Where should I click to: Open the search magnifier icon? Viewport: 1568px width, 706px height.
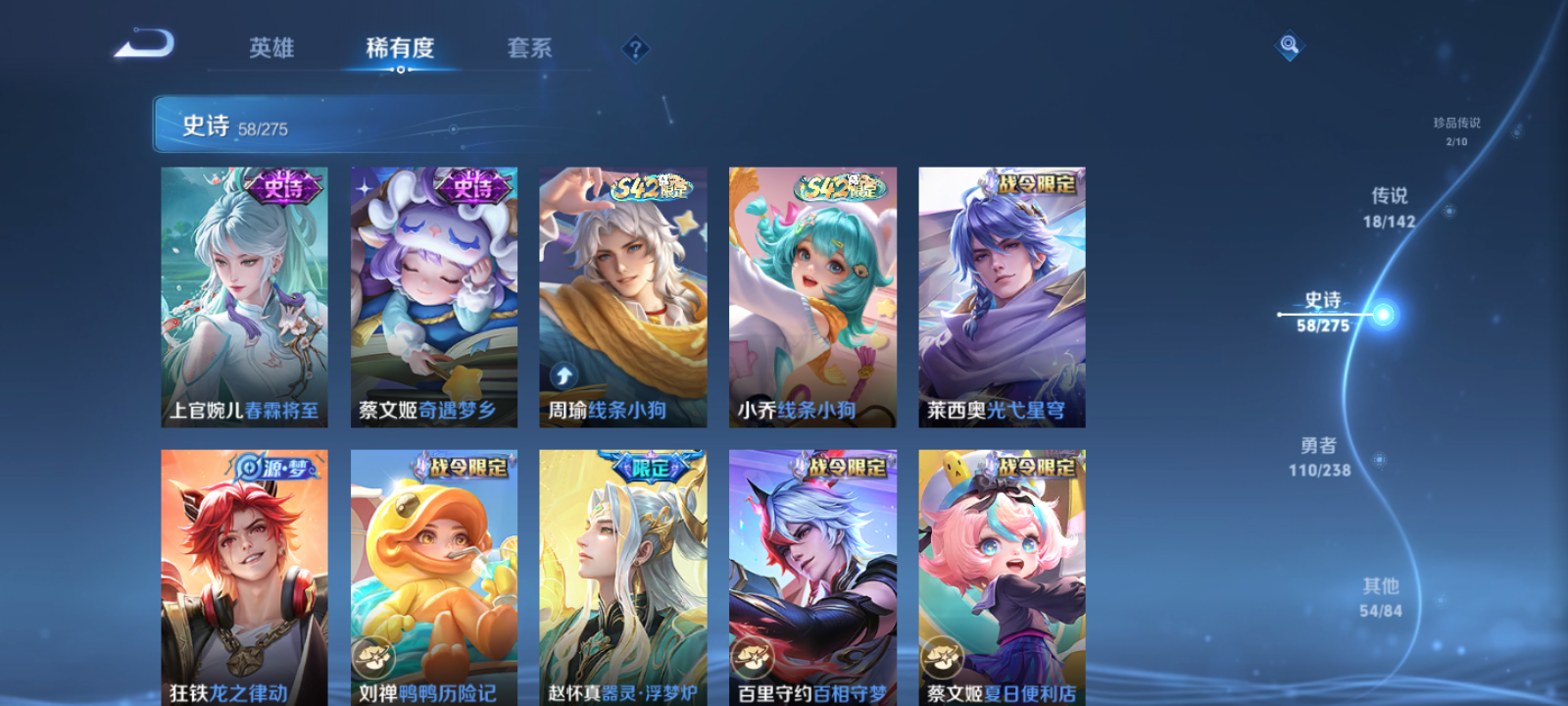point(1287,43)
